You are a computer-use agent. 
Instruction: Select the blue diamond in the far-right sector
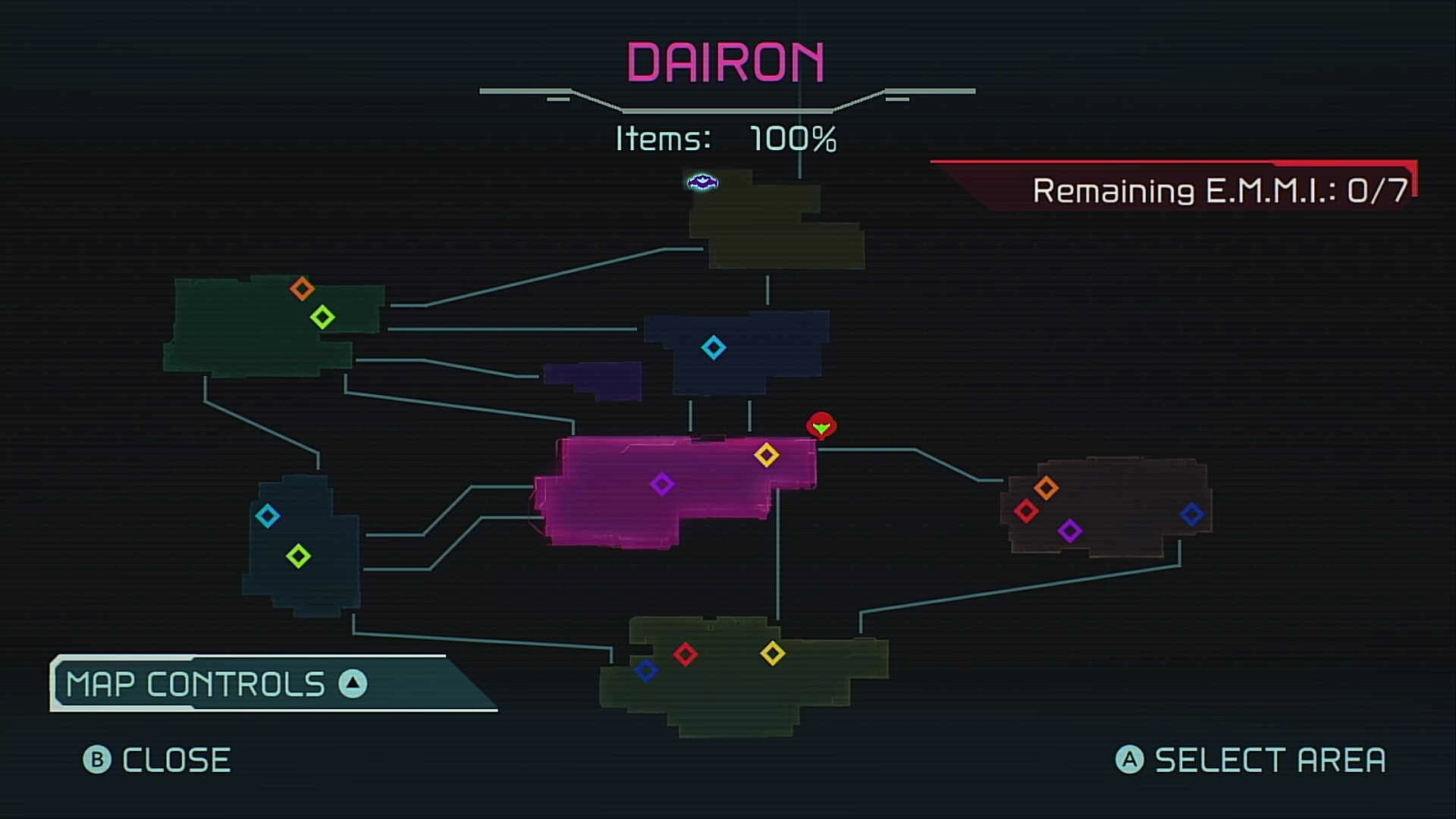(x=1192, y=514)
